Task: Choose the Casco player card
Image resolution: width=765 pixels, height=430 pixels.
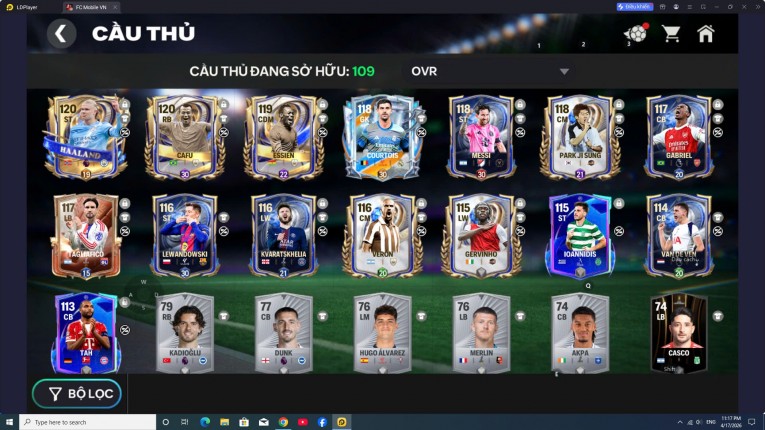Action: (x=678, y=333)
